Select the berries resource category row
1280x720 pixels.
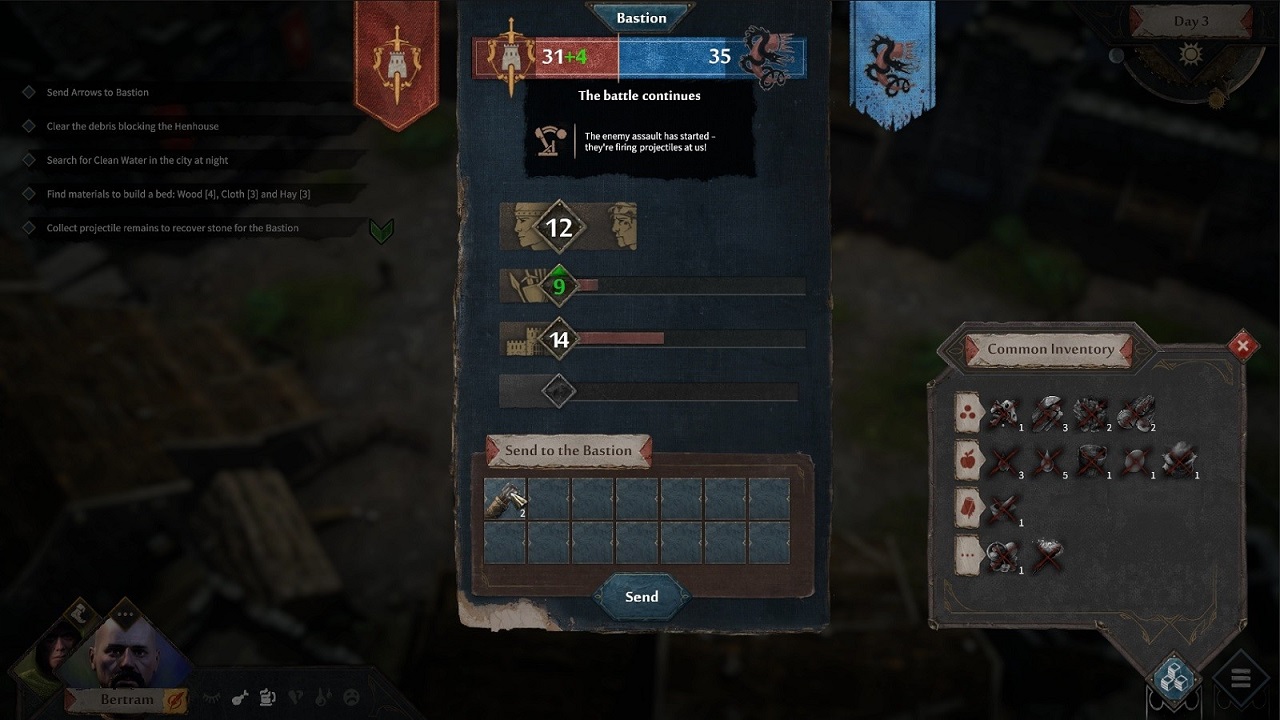pos(967,412)
